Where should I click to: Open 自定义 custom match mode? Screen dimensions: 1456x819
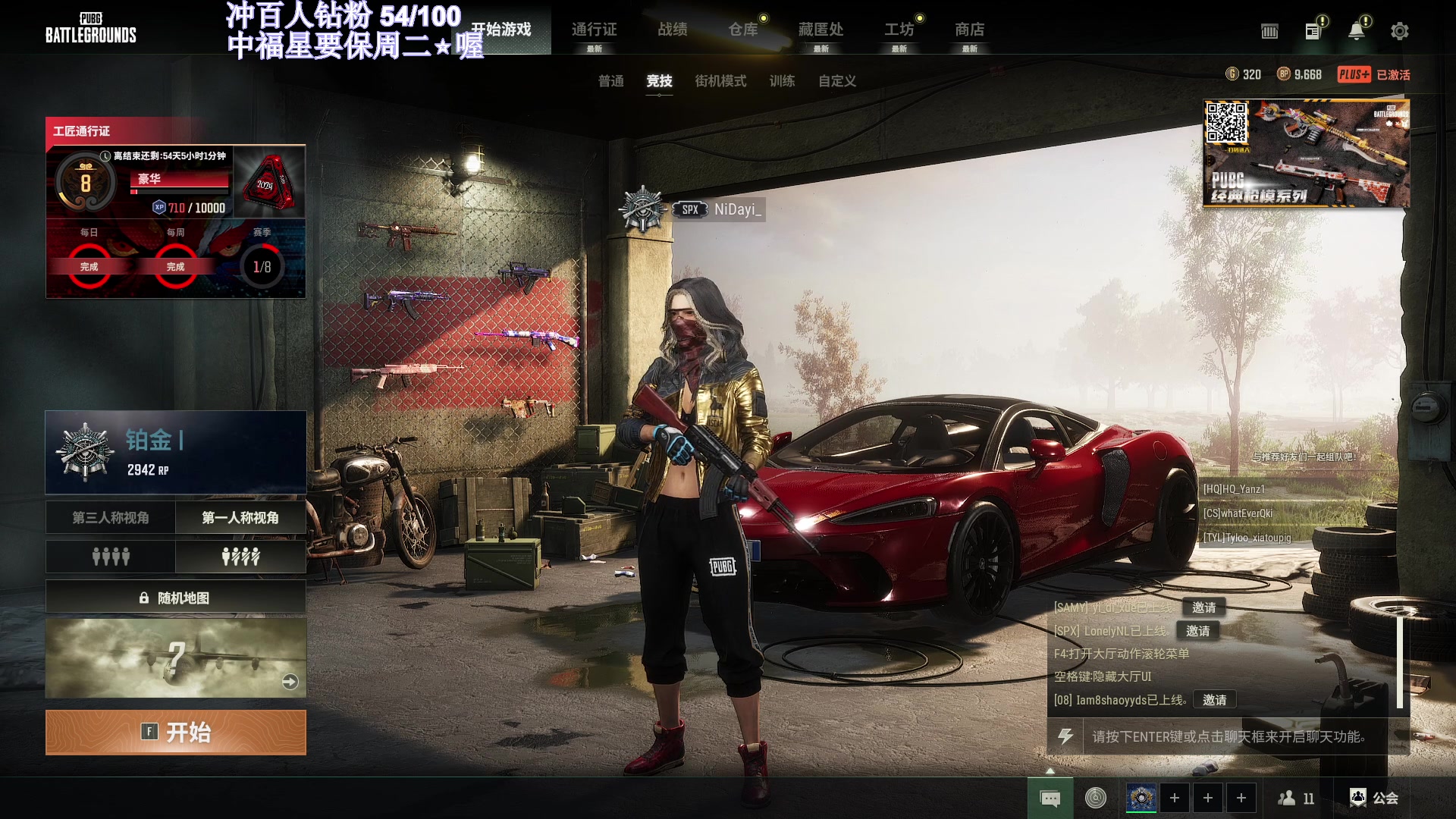(x=836, y=81)
